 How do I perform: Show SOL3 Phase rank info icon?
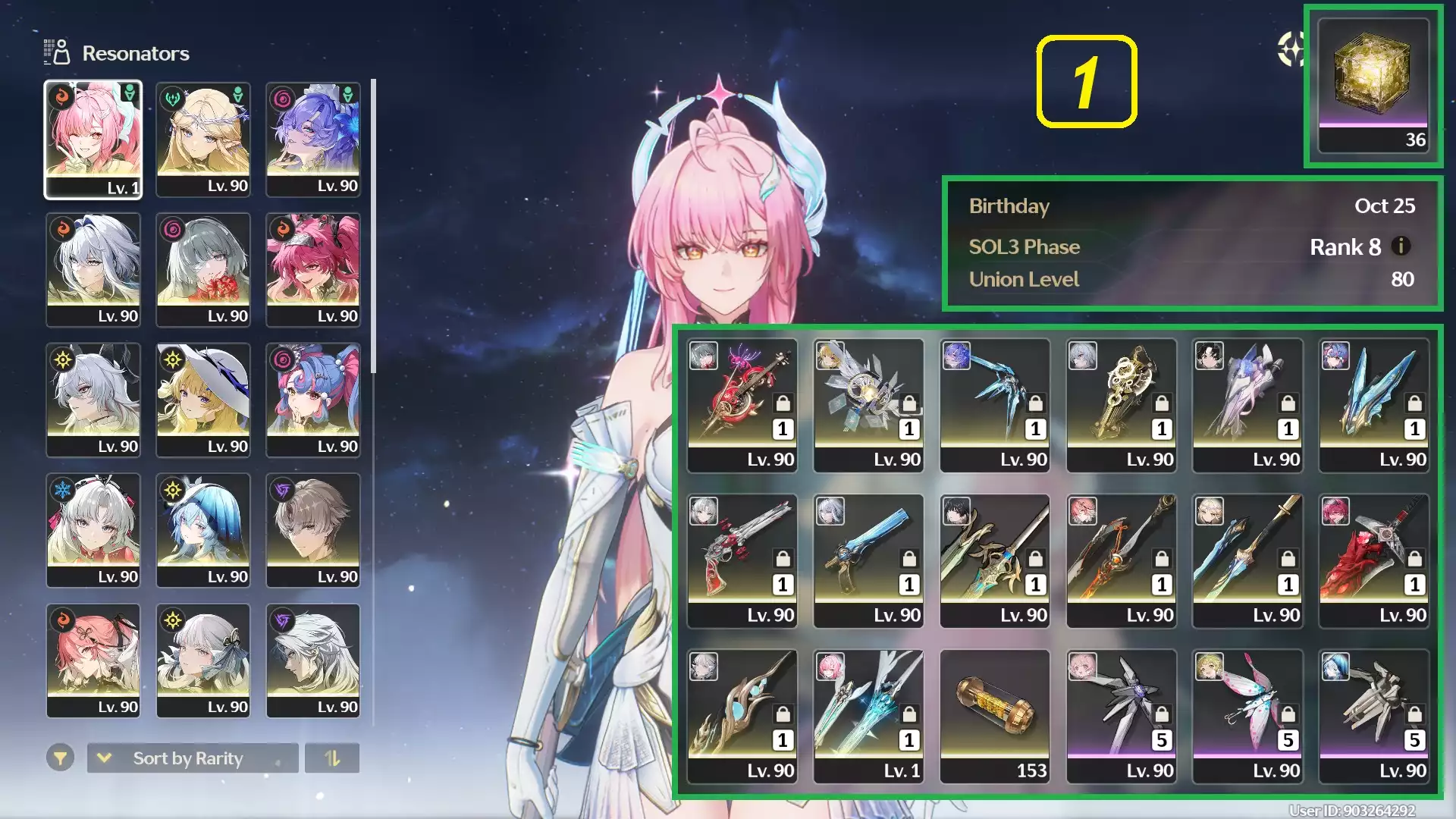(1401, 246)
